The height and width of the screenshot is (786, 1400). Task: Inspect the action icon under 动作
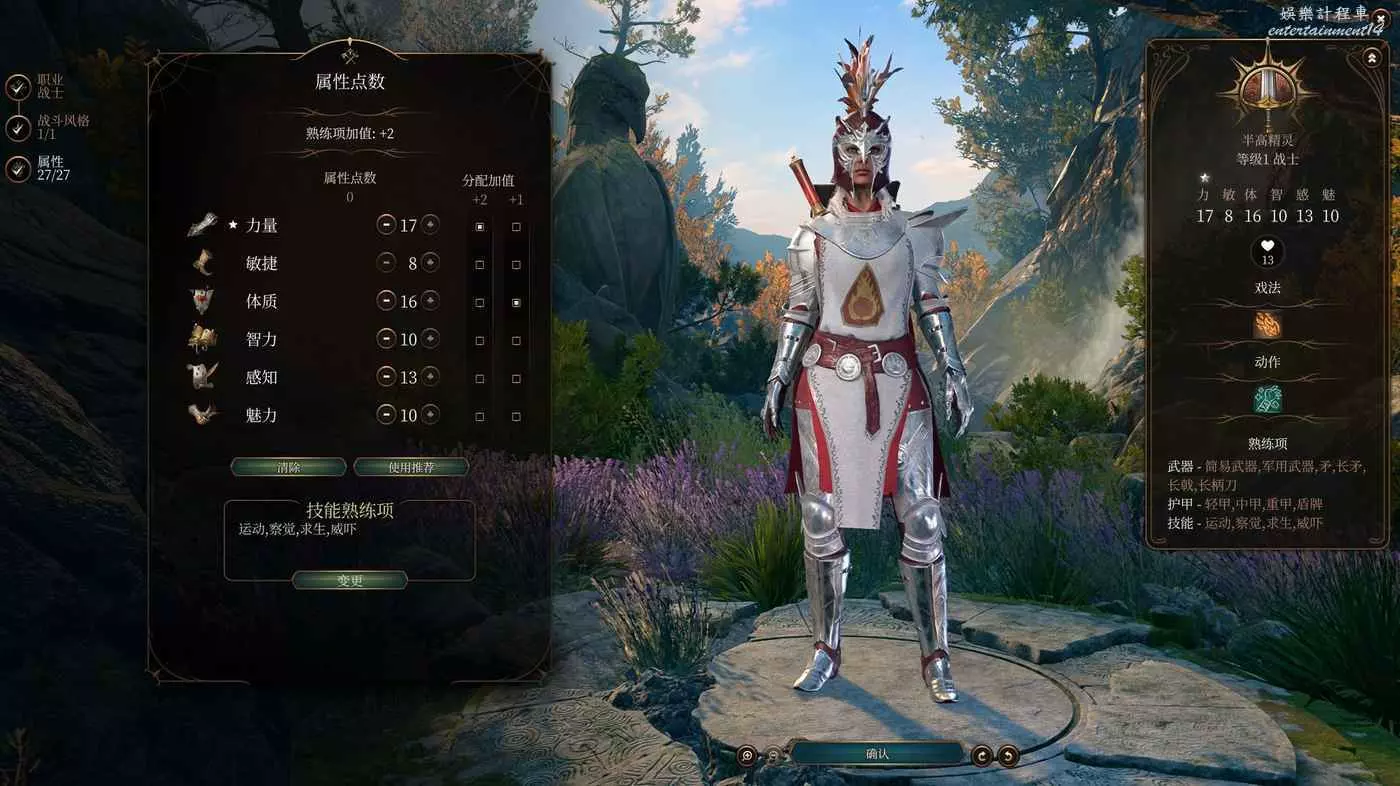pos(1267,400)
